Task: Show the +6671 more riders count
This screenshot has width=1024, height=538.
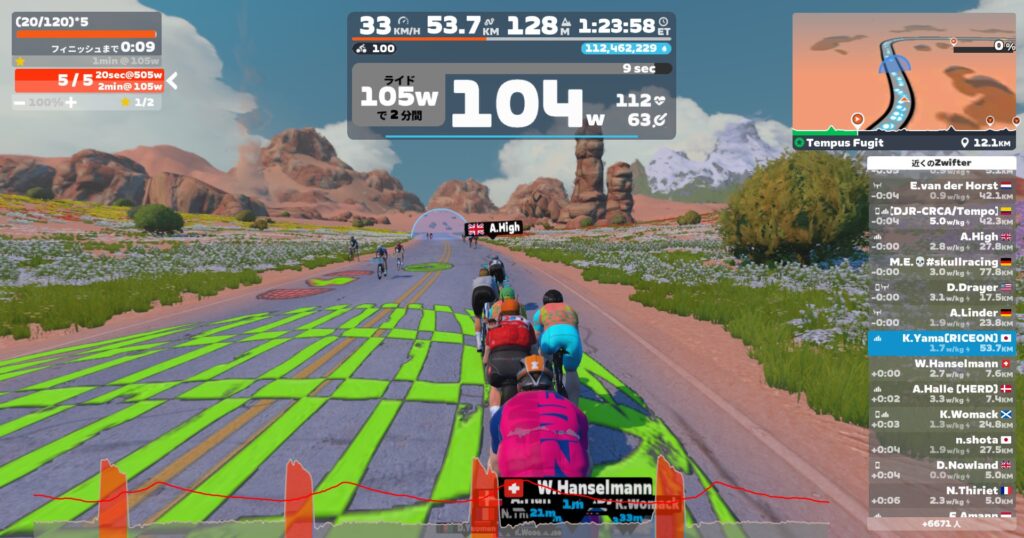Action: (x=941, y=523)
